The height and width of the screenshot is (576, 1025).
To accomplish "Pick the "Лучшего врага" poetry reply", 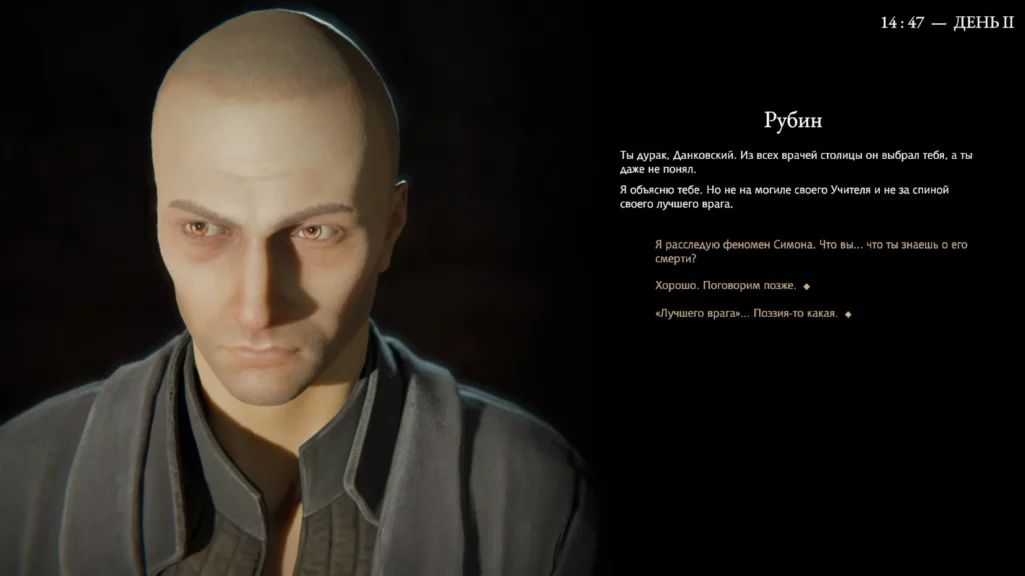I will tap(746, 314).
